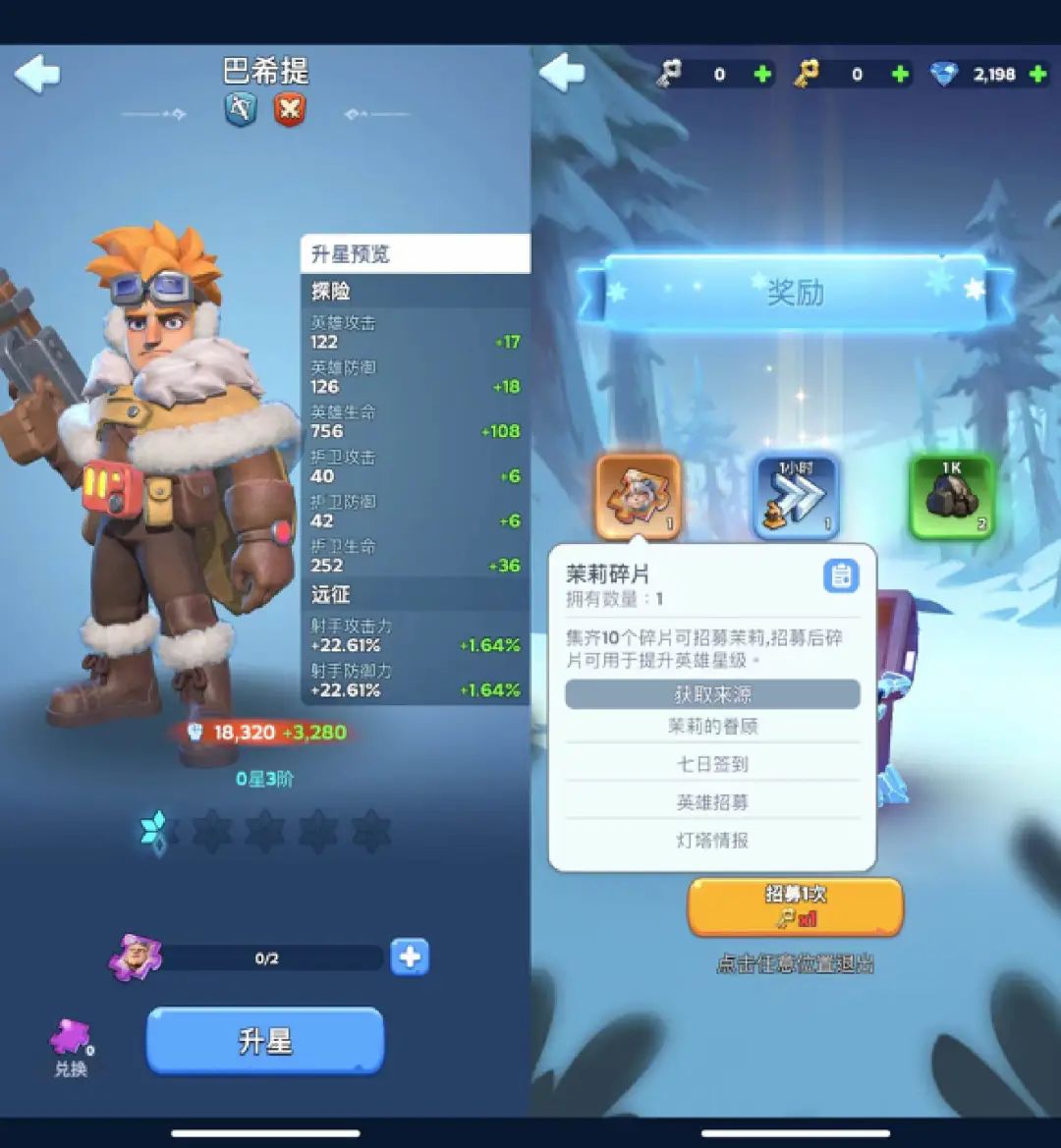
Task: Choose the 茉莉的眷顾 source entry
Action: 712,727
